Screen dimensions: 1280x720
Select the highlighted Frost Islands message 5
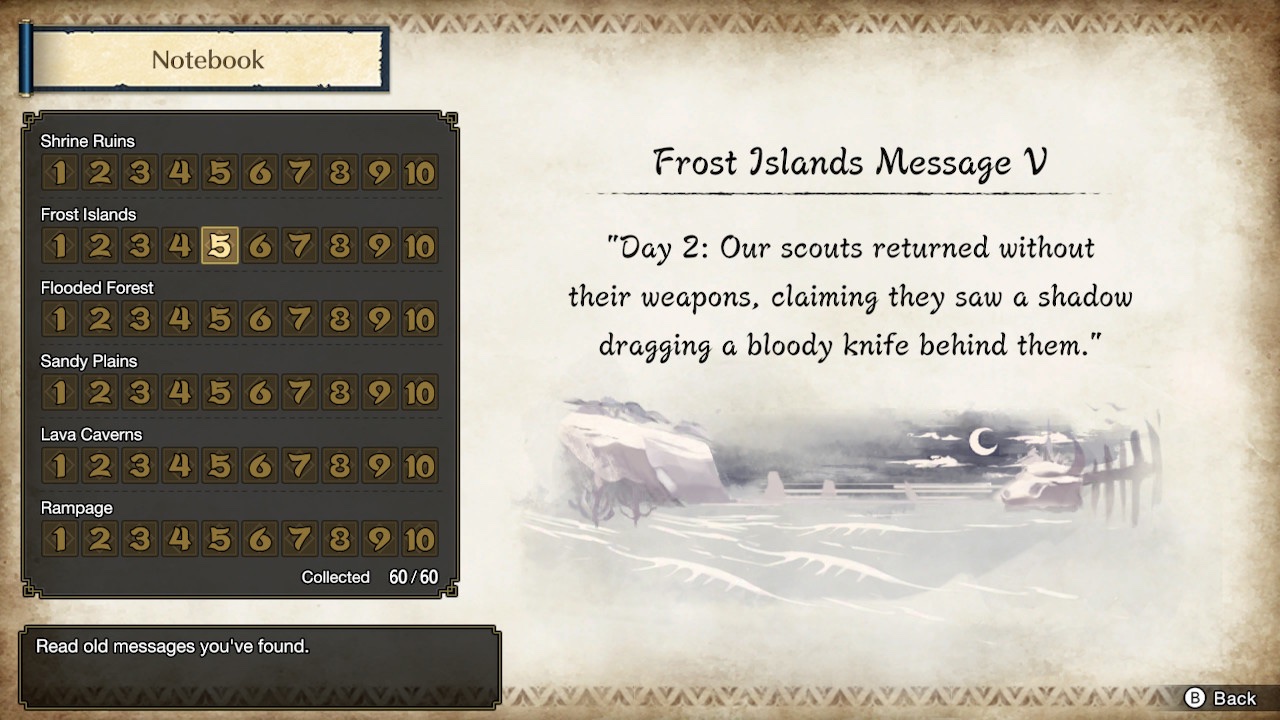coord(219,245)
